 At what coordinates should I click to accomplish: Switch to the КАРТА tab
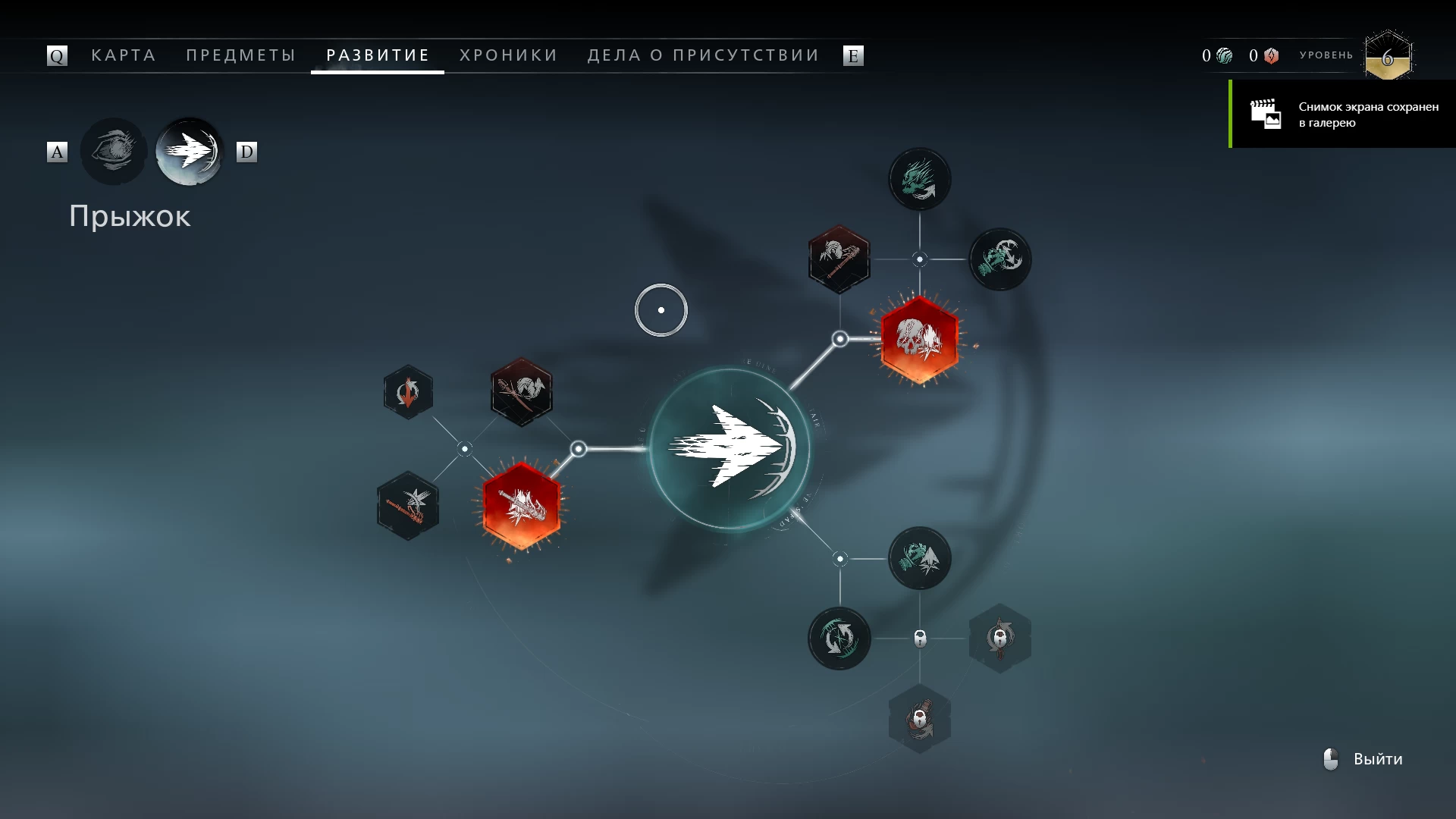pos(124,55)
